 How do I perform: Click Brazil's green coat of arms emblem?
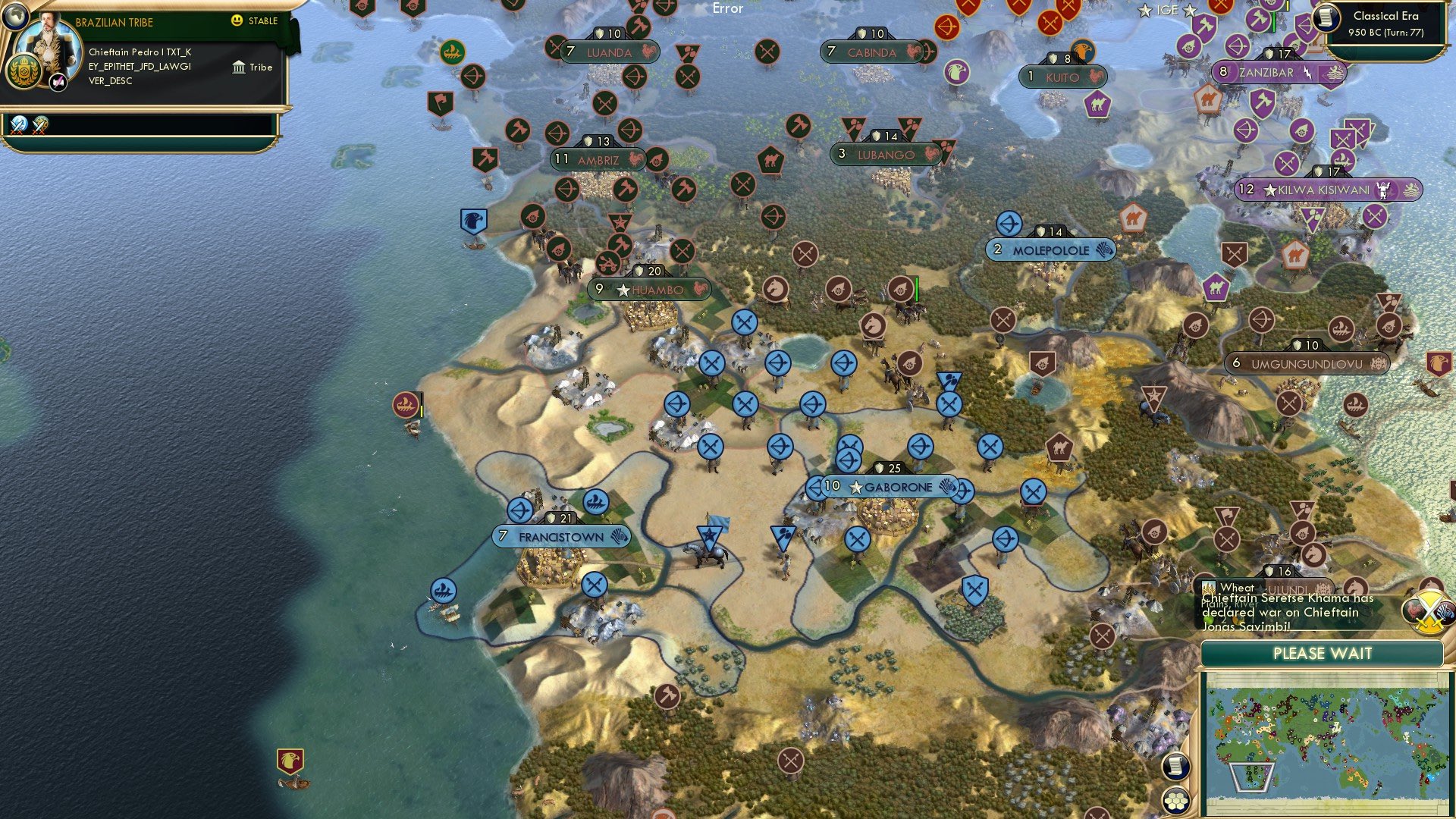coord(23,71)
